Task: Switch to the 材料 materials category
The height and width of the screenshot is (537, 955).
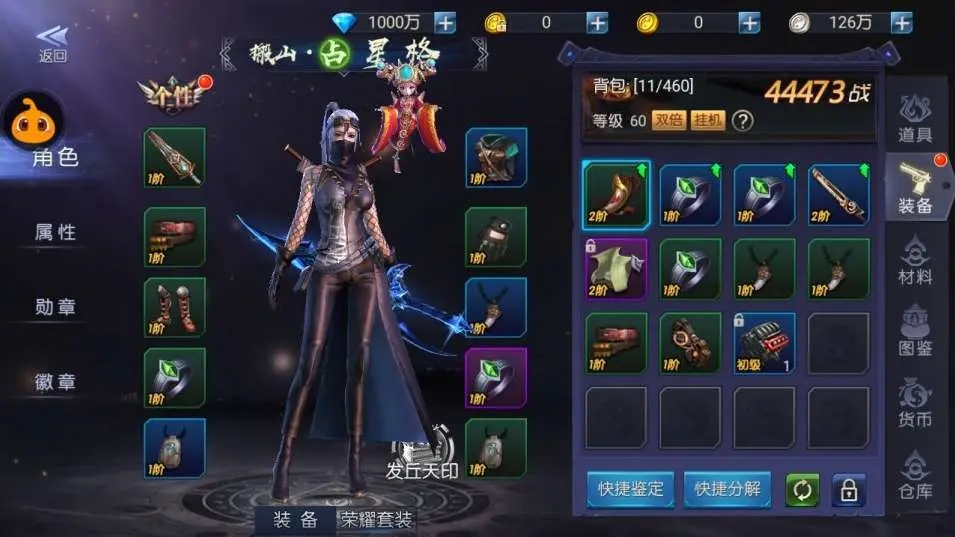Action: (916, 260)
